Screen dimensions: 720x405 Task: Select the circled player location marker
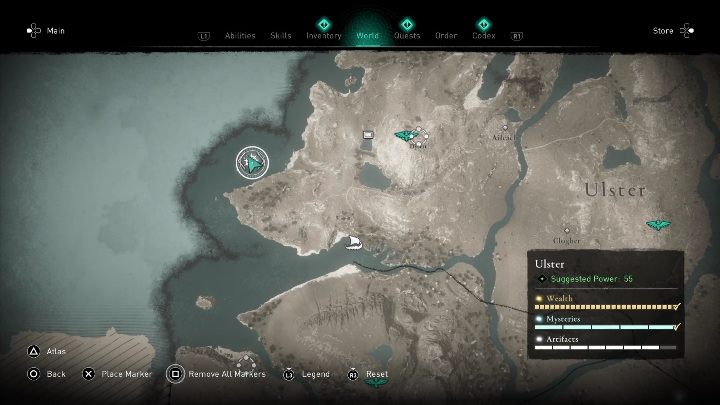(x=253, y=162)
